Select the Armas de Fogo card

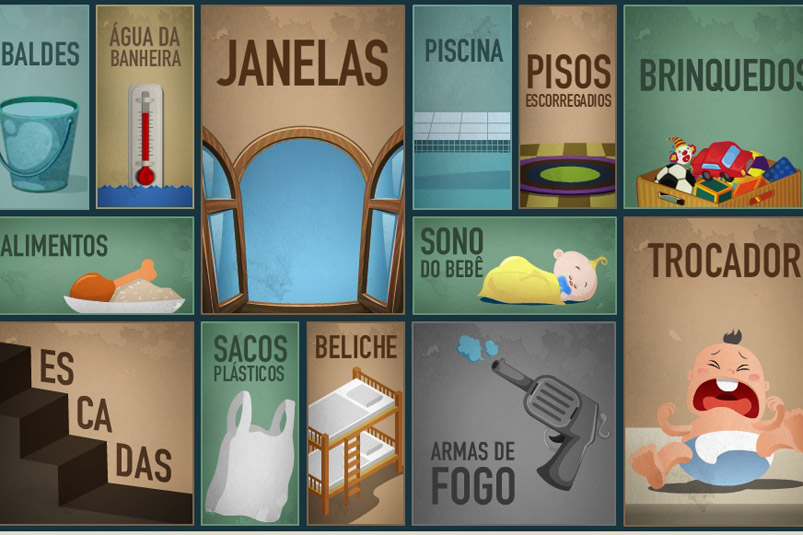[514, 422]
